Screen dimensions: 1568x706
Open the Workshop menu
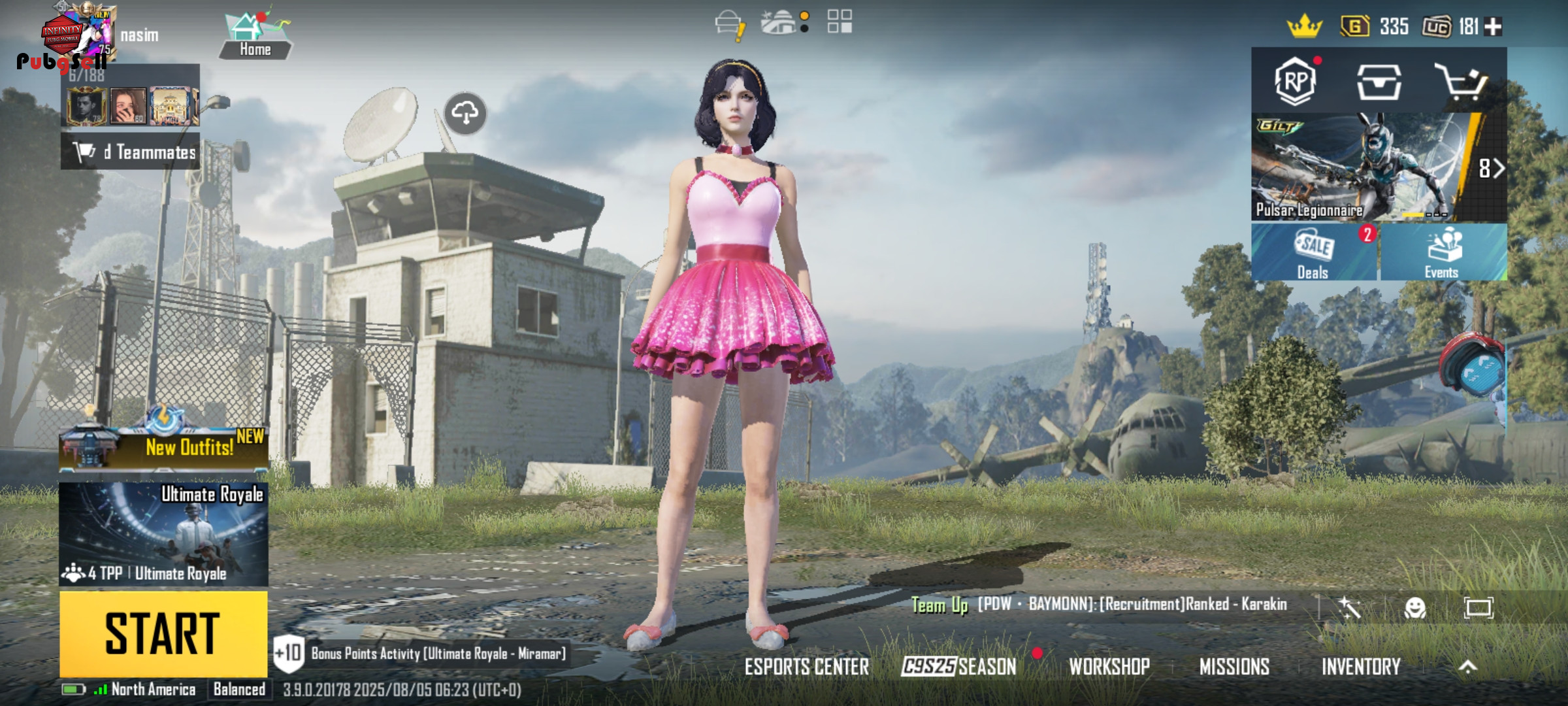[x=1109, y=667]
